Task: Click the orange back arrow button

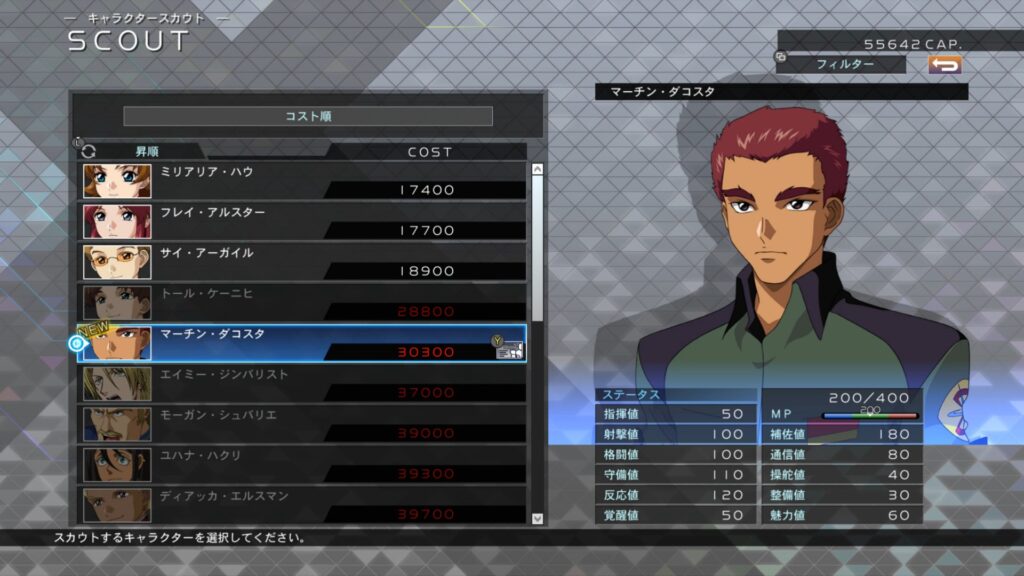Action: click(944, 64)
